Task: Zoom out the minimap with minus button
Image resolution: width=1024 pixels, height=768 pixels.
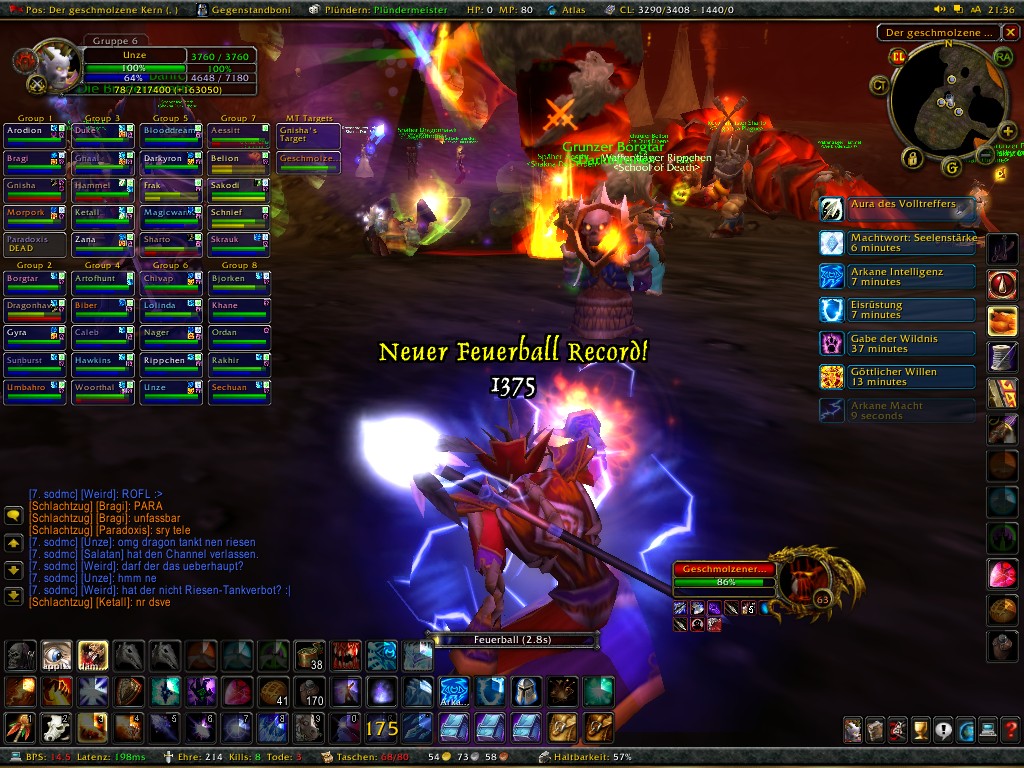Action: (x=985, y=156)
